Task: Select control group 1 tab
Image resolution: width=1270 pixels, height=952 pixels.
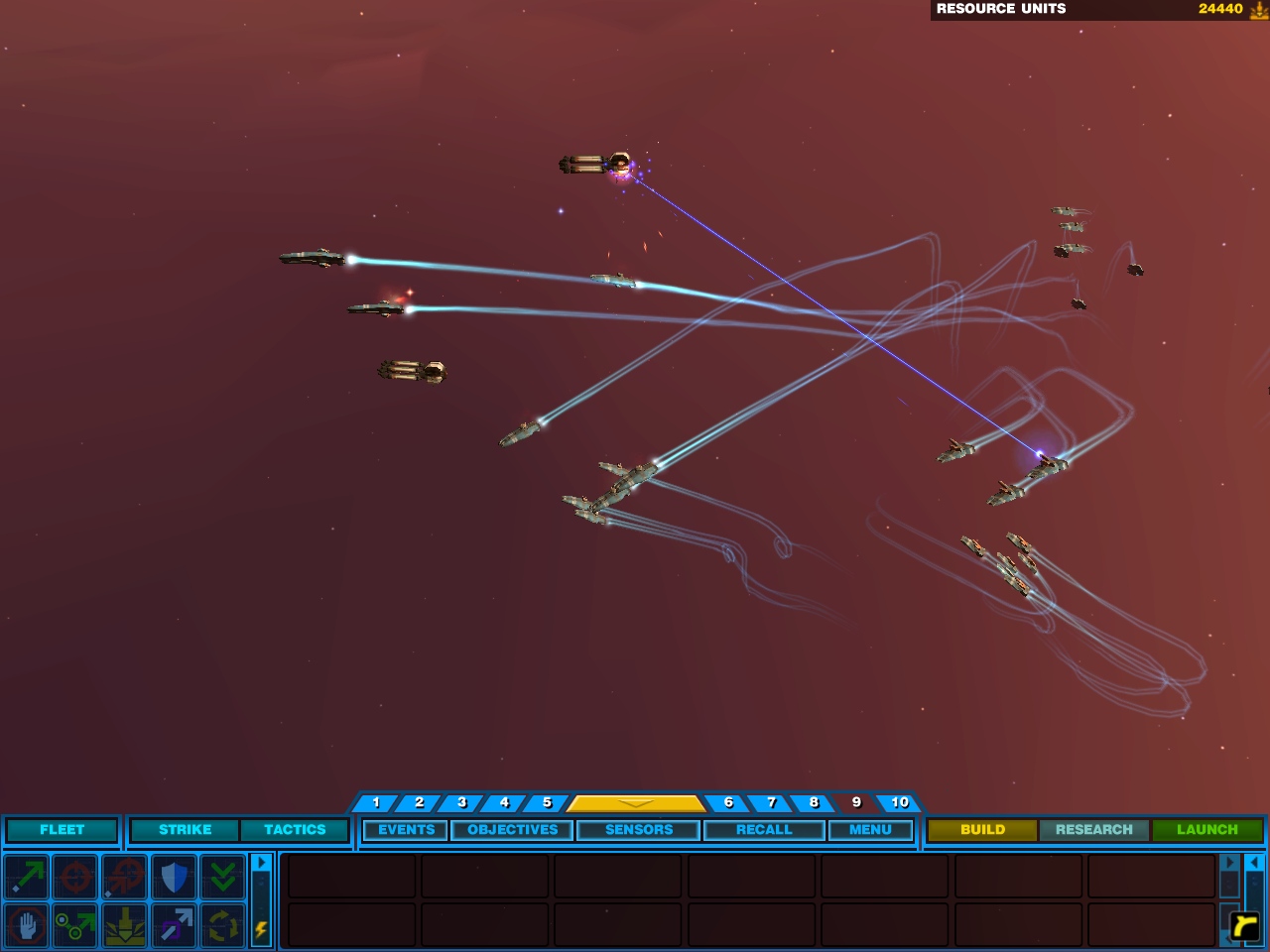Action: tap(376, 802)
